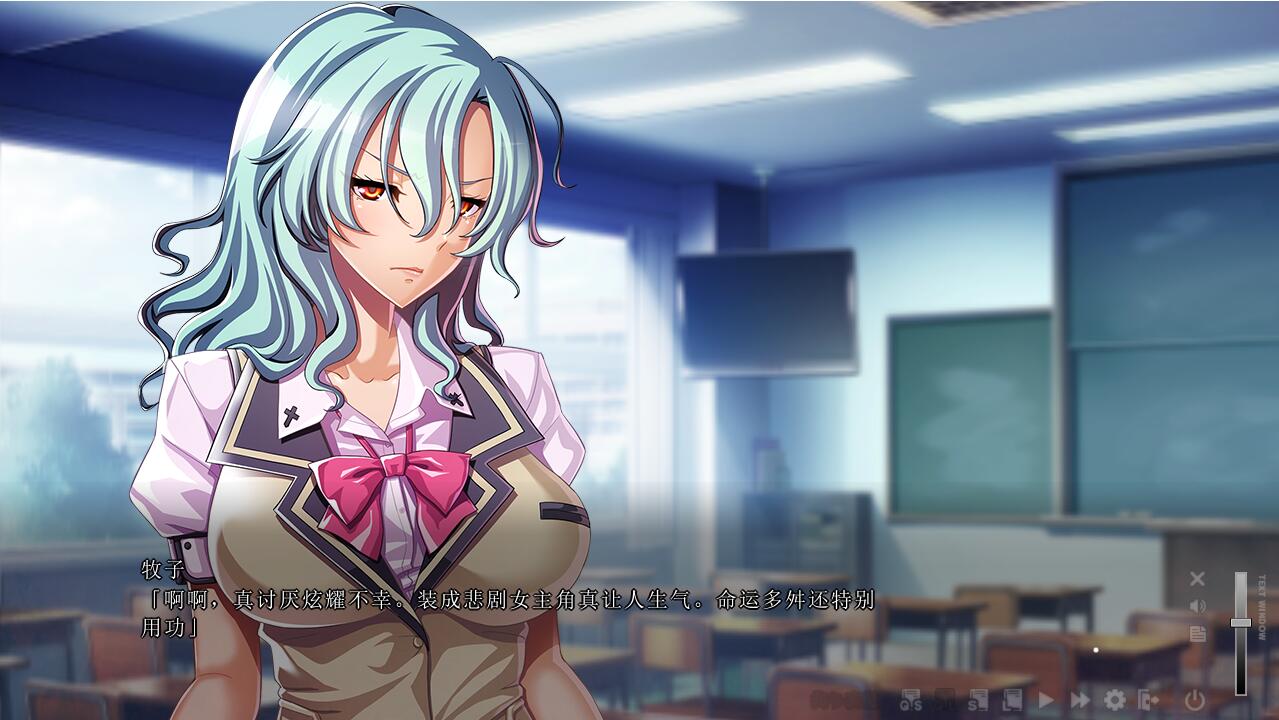The width and height of the screenshot is (1279, 720).
Task: Return to title with the exit-door icon
Action: tap(1148, 700)
